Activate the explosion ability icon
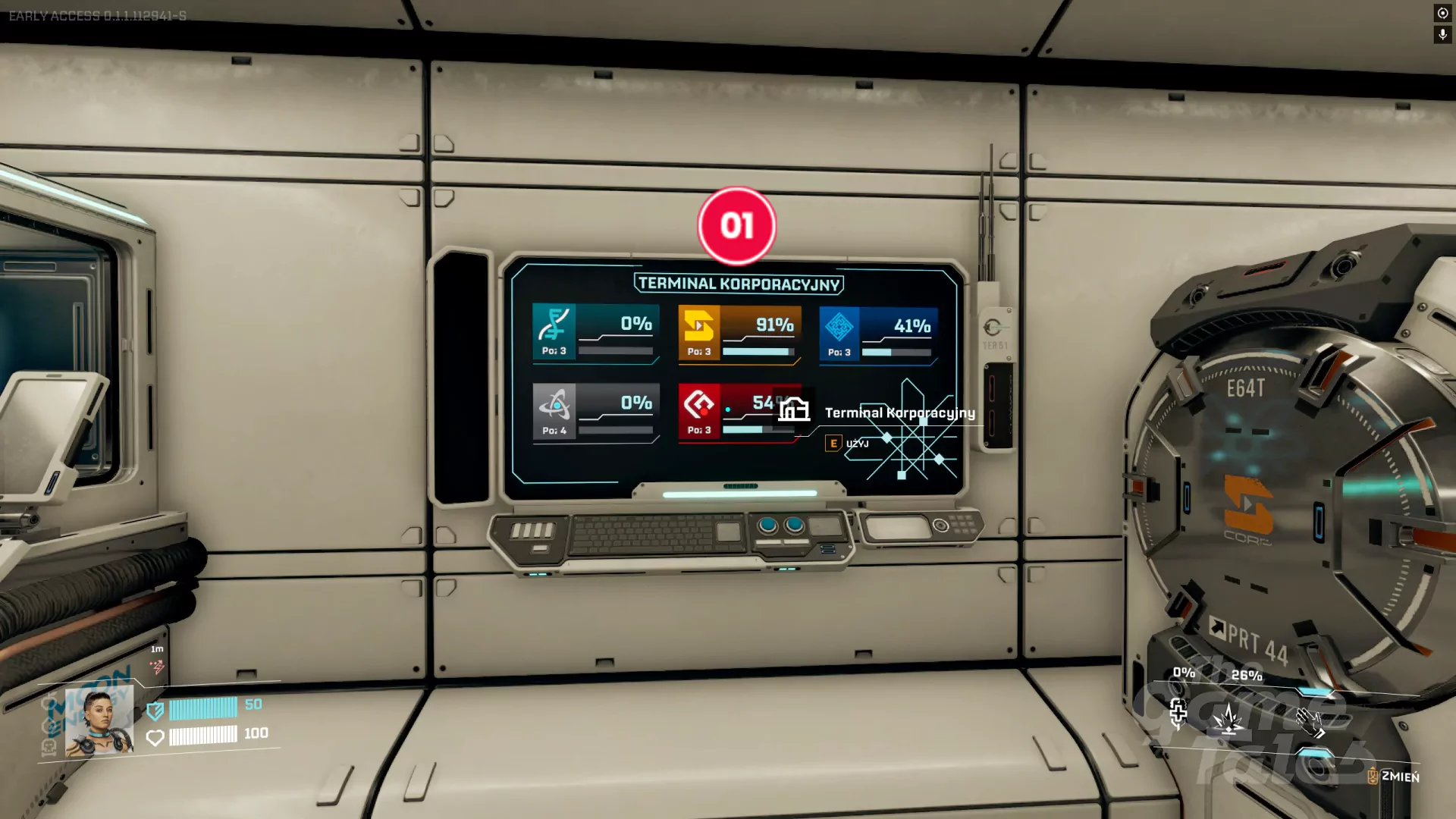 (1228, 719)
